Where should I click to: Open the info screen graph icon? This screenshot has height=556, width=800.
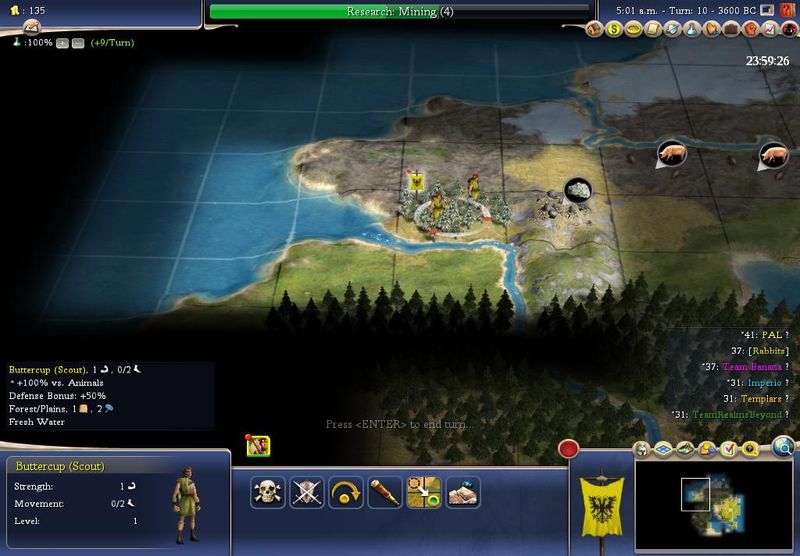pos(771,30)
